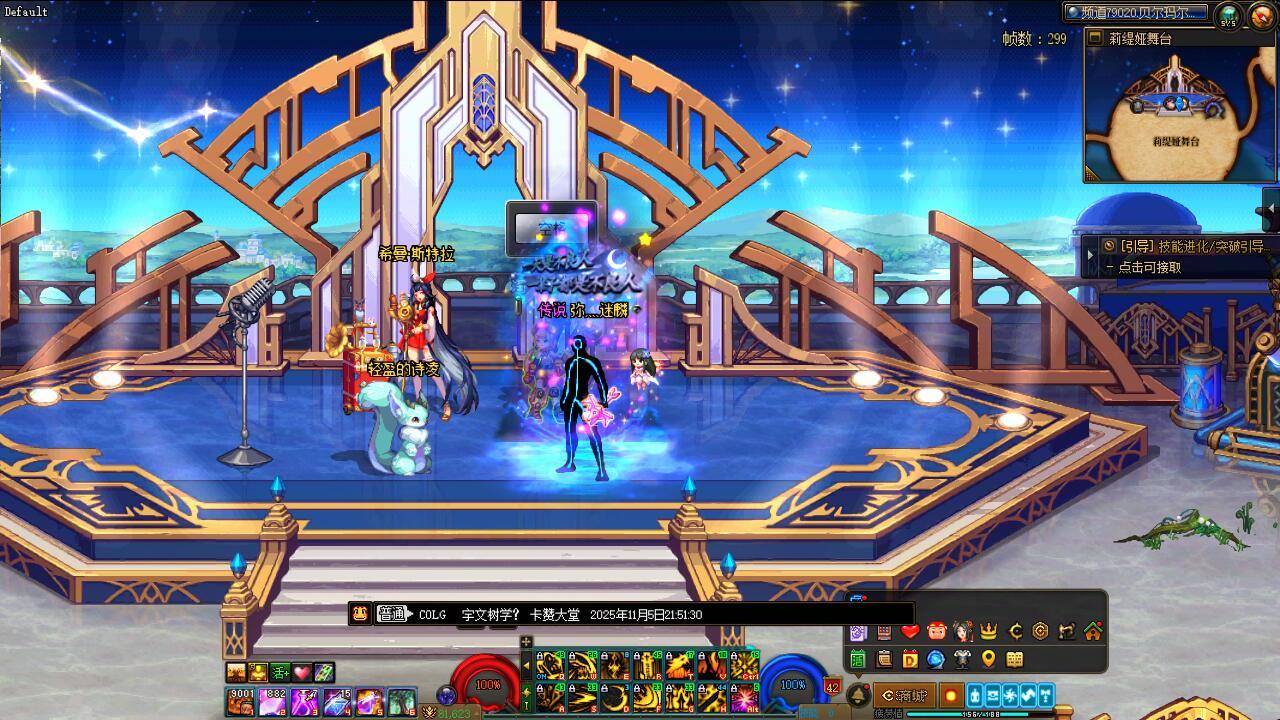Open the house icon in the menu

pos(1092,631)
